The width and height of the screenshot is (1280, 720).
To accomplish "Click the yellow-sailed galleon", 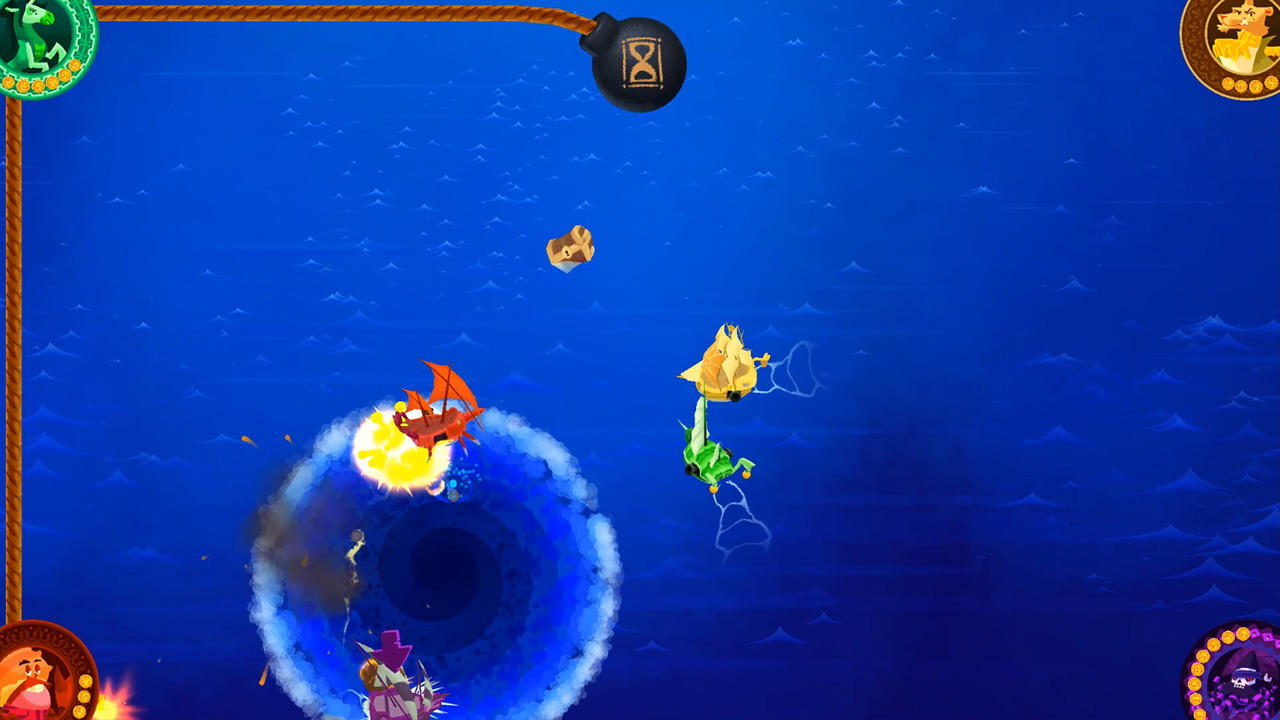I will point(727,375).
